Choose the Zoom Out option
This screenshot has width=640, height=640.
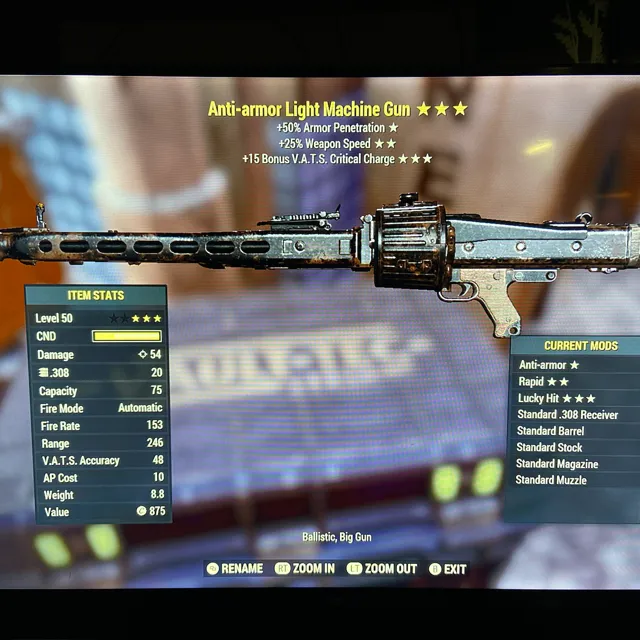point(382,569)
